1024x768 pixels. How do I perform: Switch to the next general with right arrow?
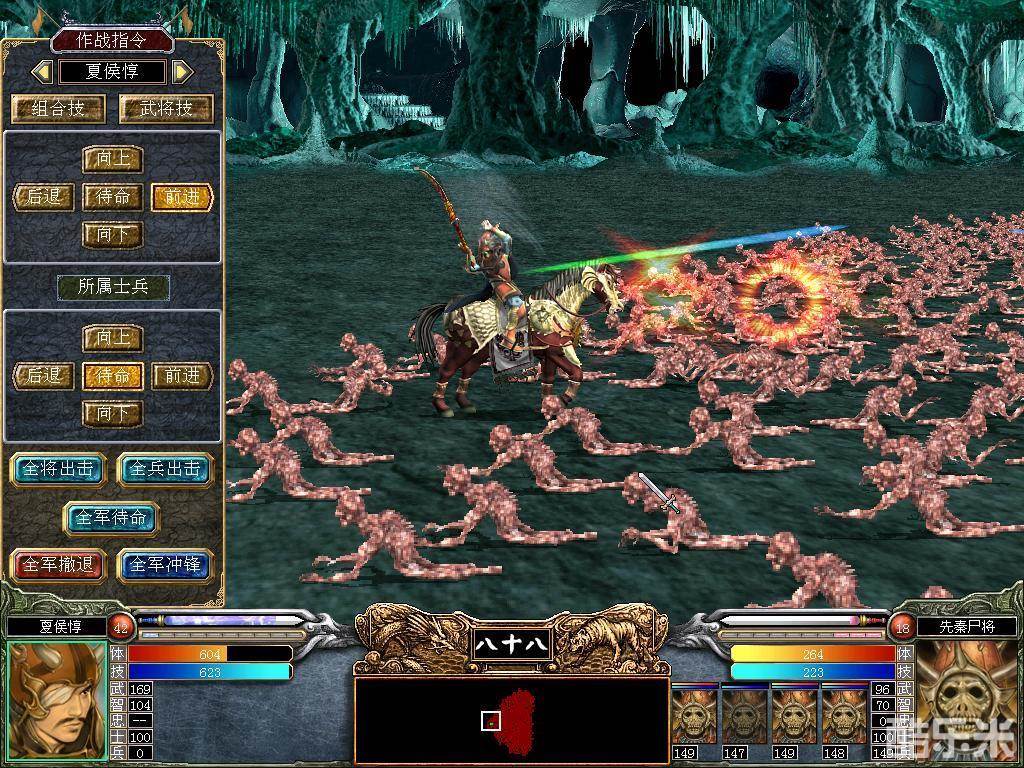tap(182, 72)
